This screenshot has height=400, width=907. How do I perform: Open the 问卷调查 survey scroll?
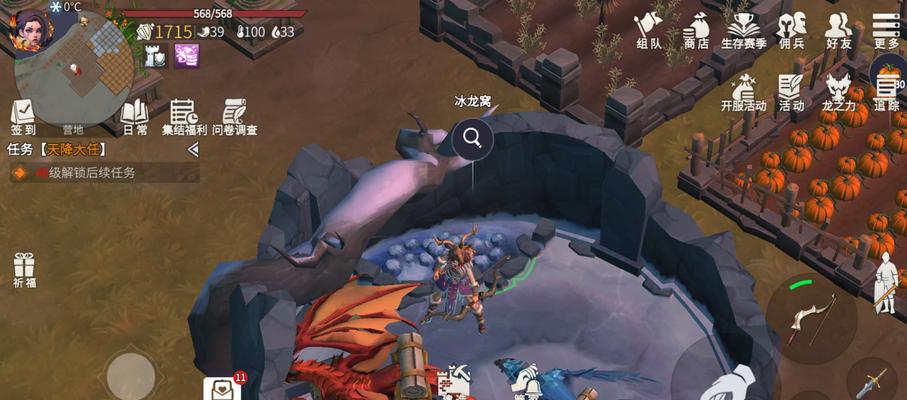235,117
